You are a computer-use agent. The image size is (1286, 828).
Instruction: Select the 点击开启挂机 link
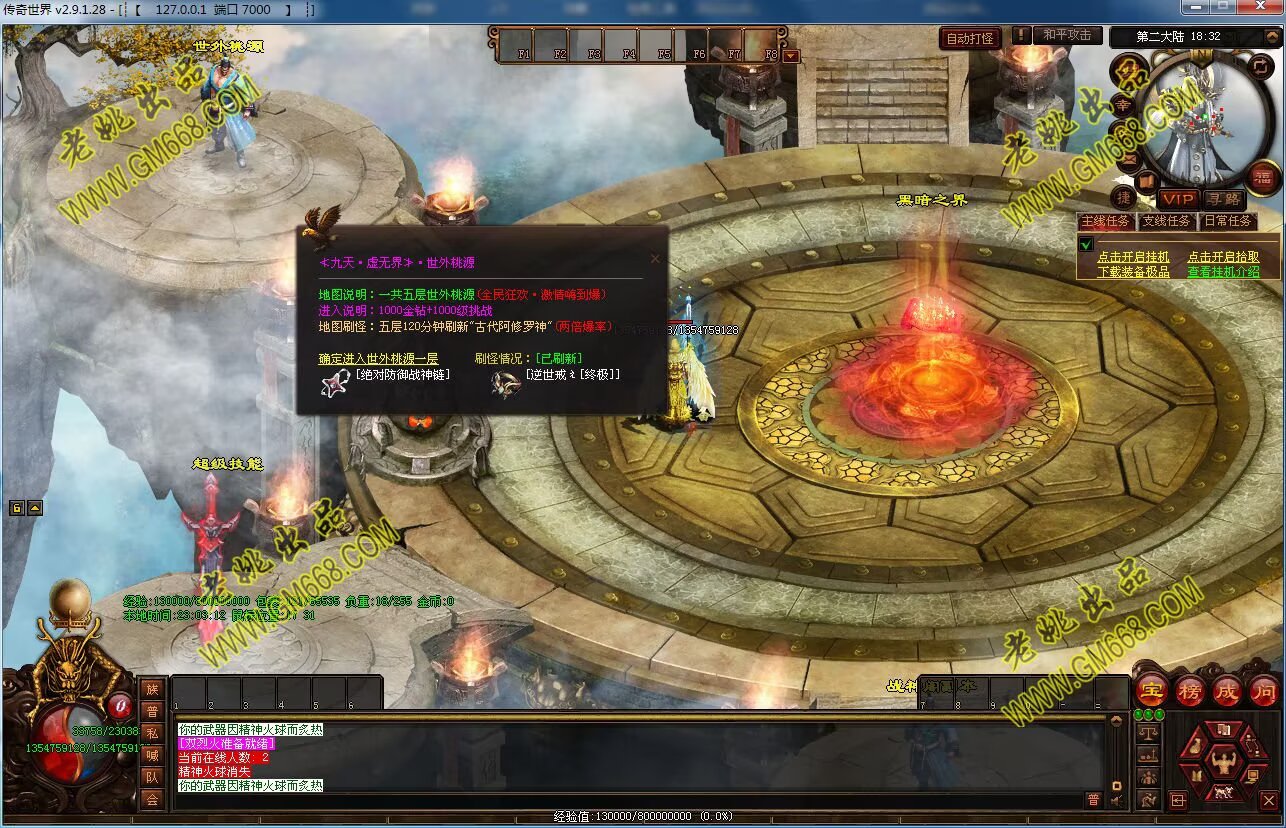tap(1133, 257)
